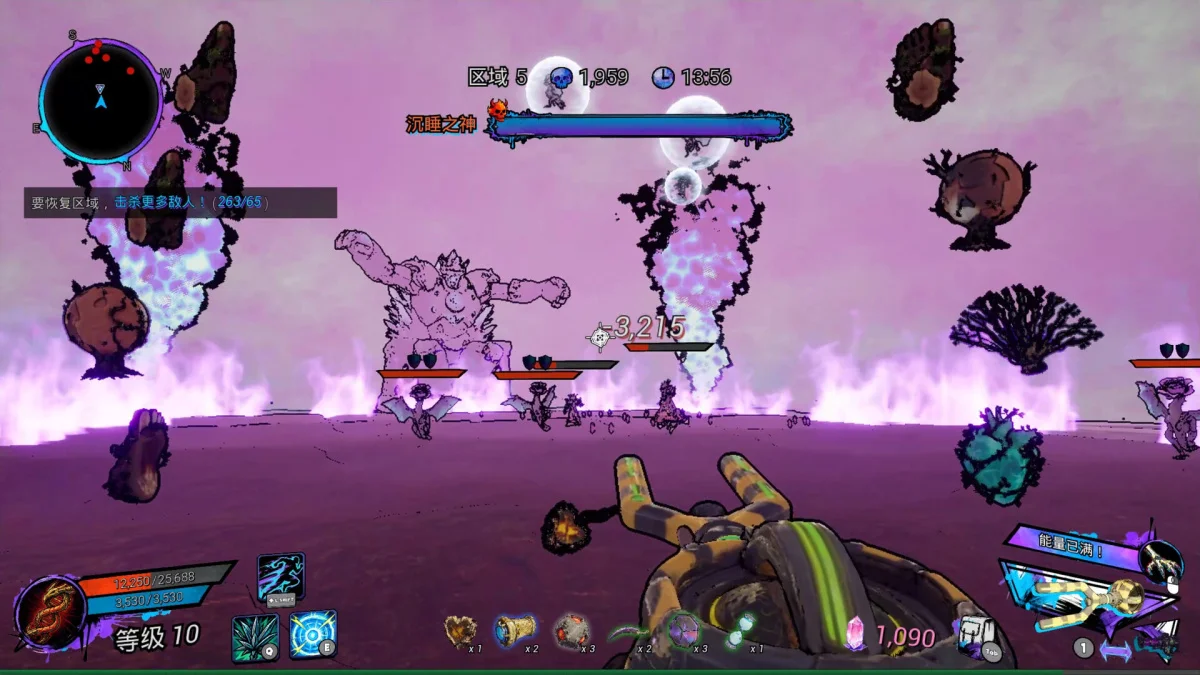Click the circular minimap radar
This screenshot has height=675, width=1200.
pyautogui.click(x=100, y=100)
